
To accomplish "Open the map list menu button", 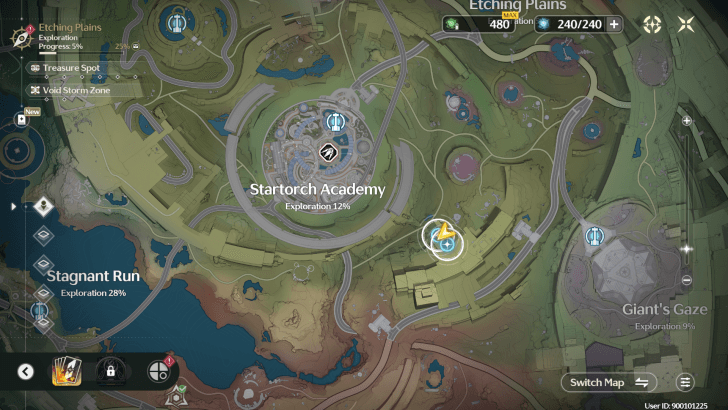I will [x=685, y=382].
